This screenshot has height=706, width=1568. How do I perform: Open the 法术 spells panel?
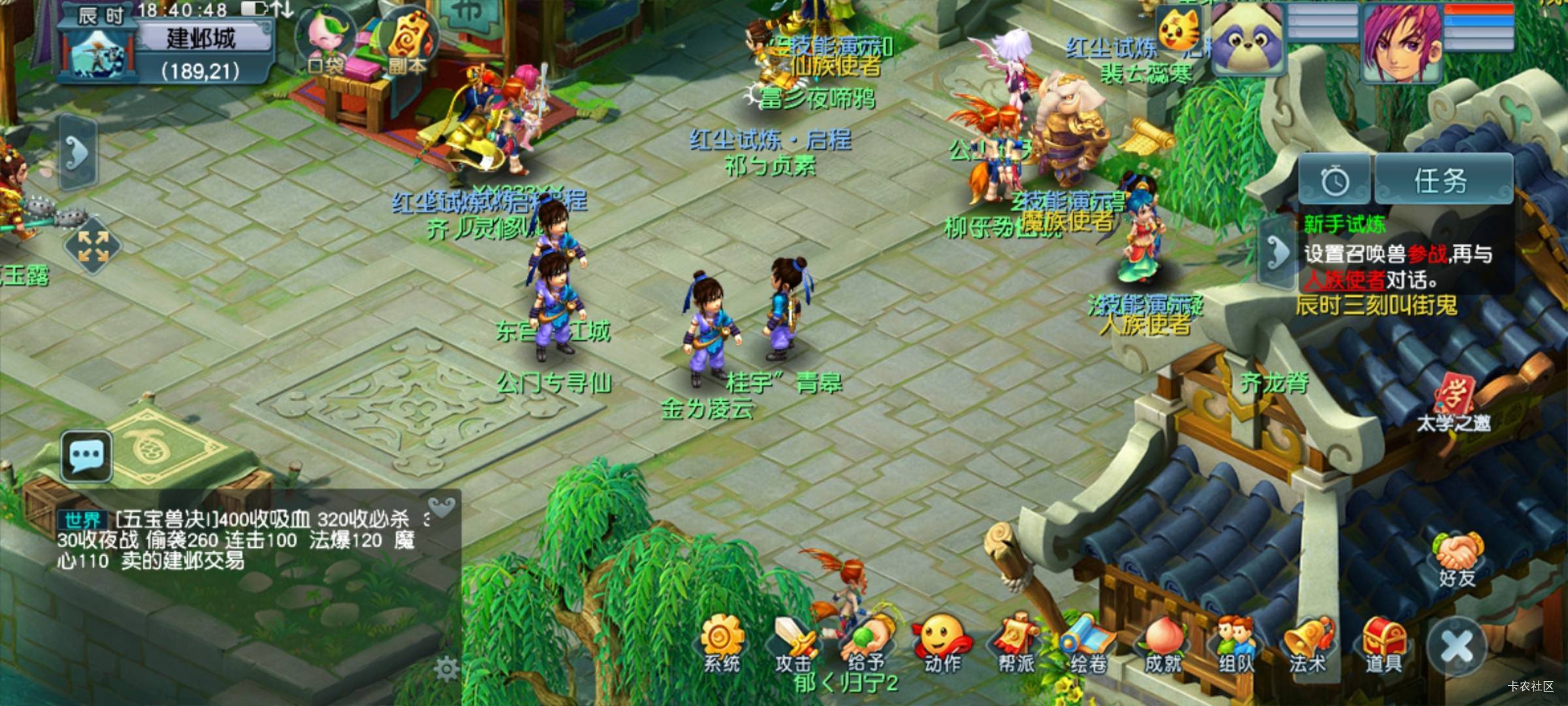click(x=1309, y=644)
